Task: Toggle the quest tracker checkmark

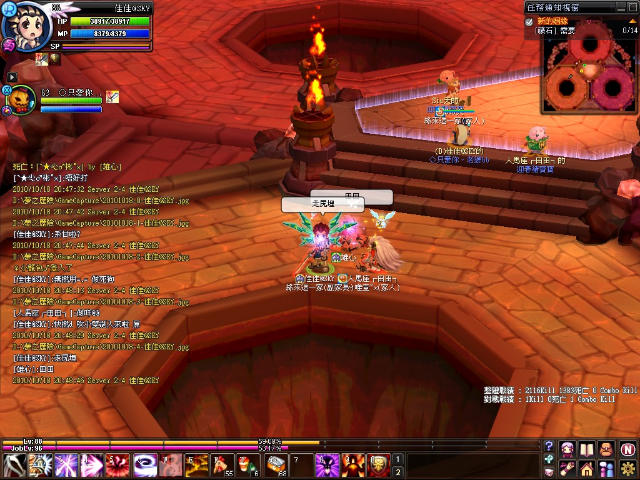Action: (x=530, y=21)
